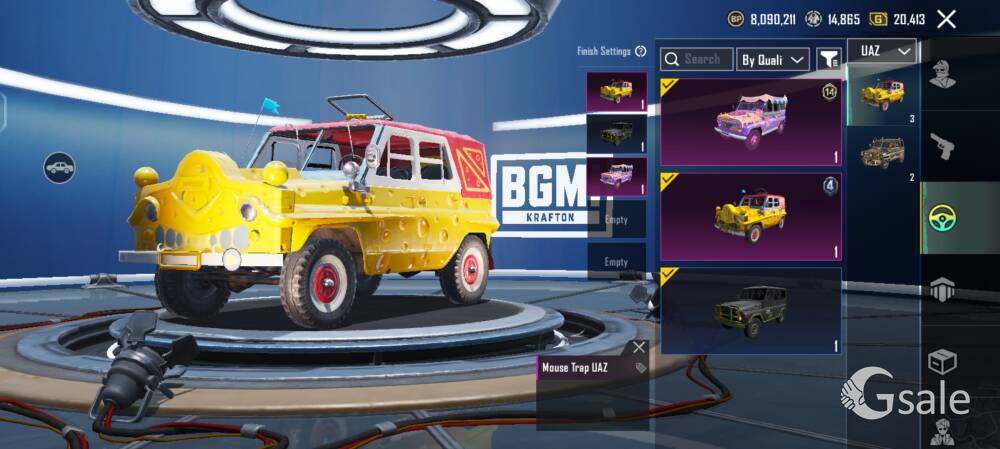The image size is (1000, 449).
Task: Open the By Quality sort dropdown
Action: 773,60
